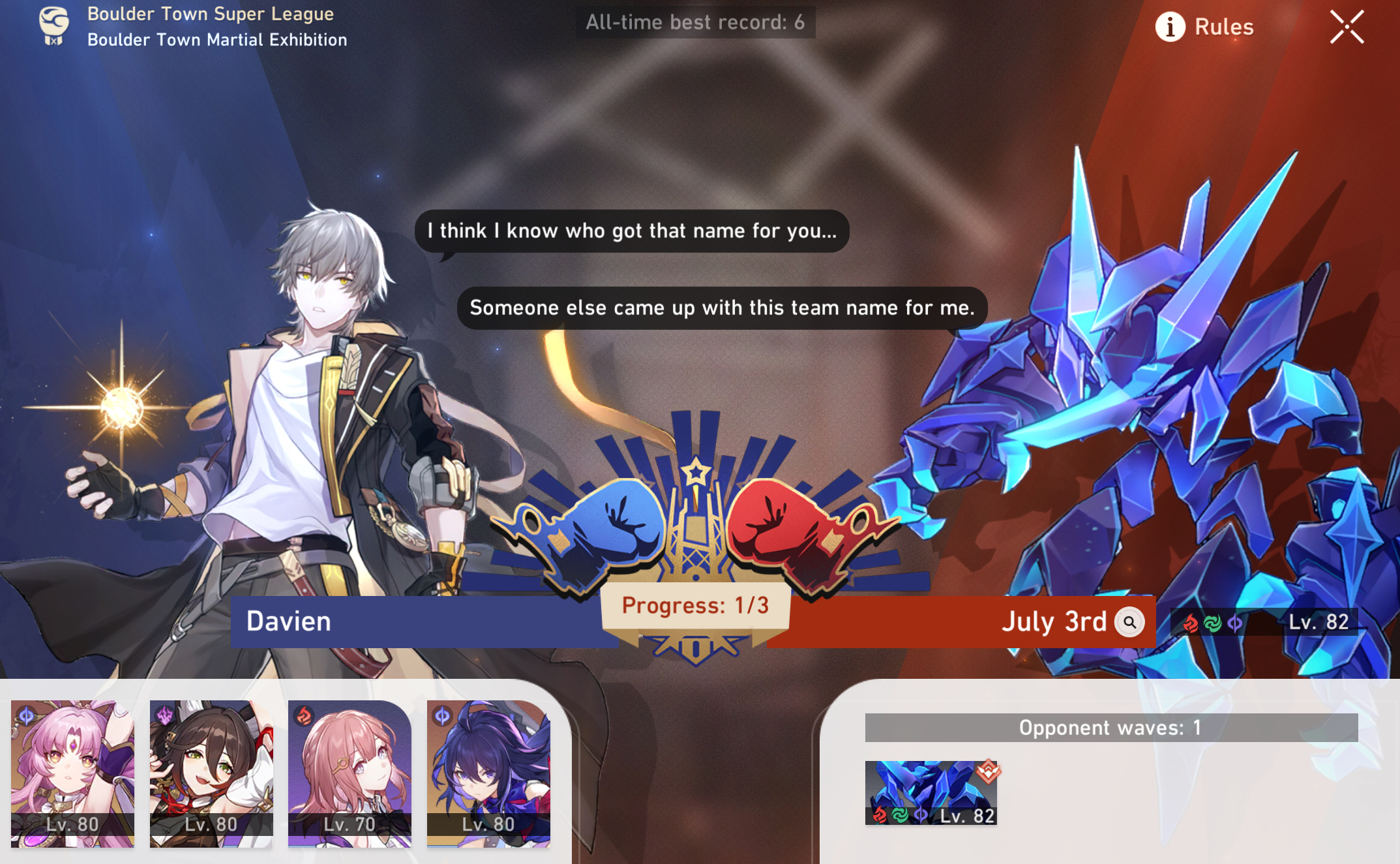This screenshot has height=864, width=1400.
Task: Tap the magnifying glass beside July 3rd
Action: pyautogui.click(x=1131, y=621)
